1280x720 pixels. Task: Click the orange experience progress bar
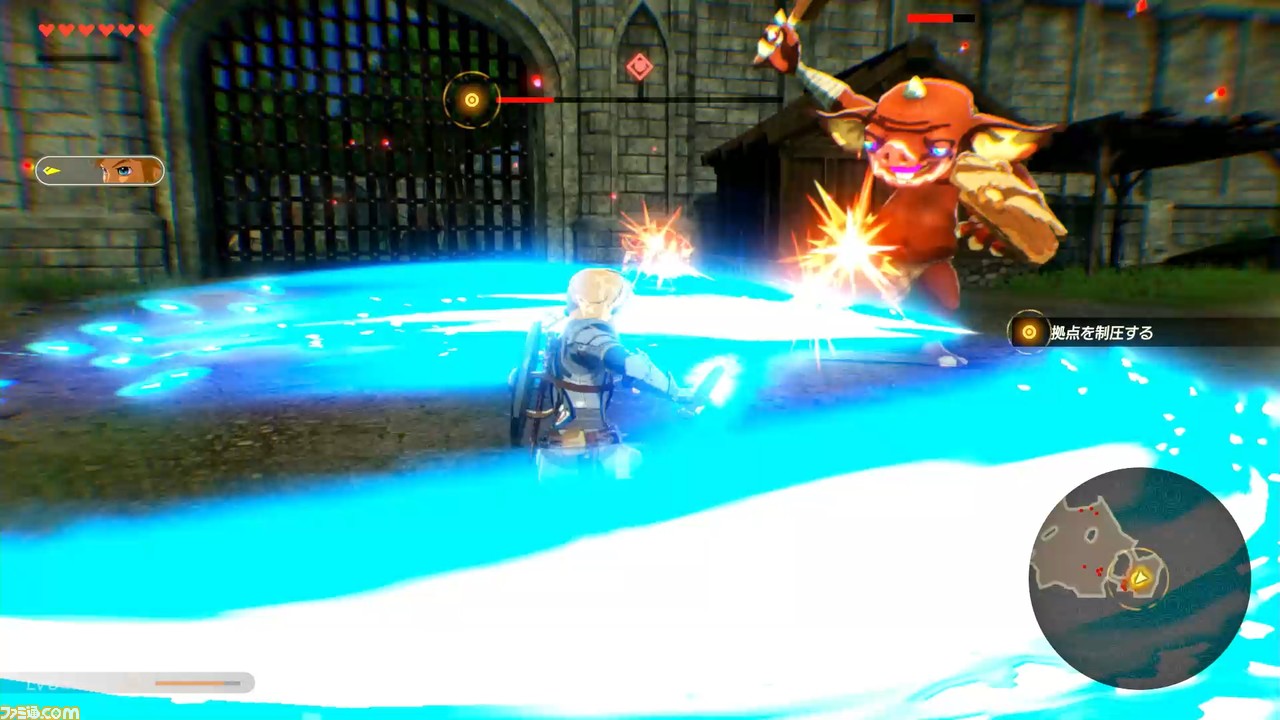point(190,683)
